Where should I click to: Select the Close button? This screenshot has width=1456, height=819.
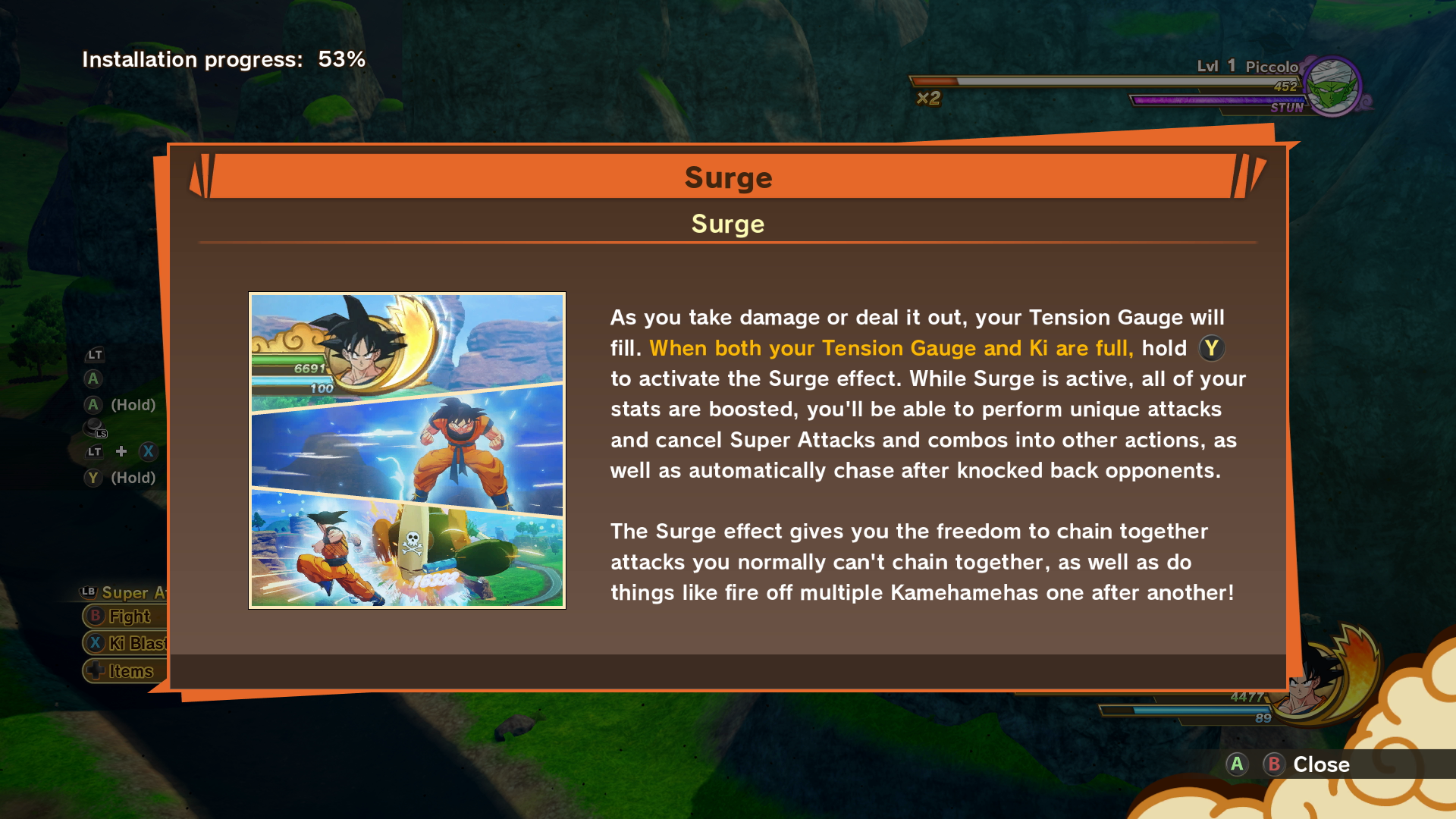[x=1320, y=765]
